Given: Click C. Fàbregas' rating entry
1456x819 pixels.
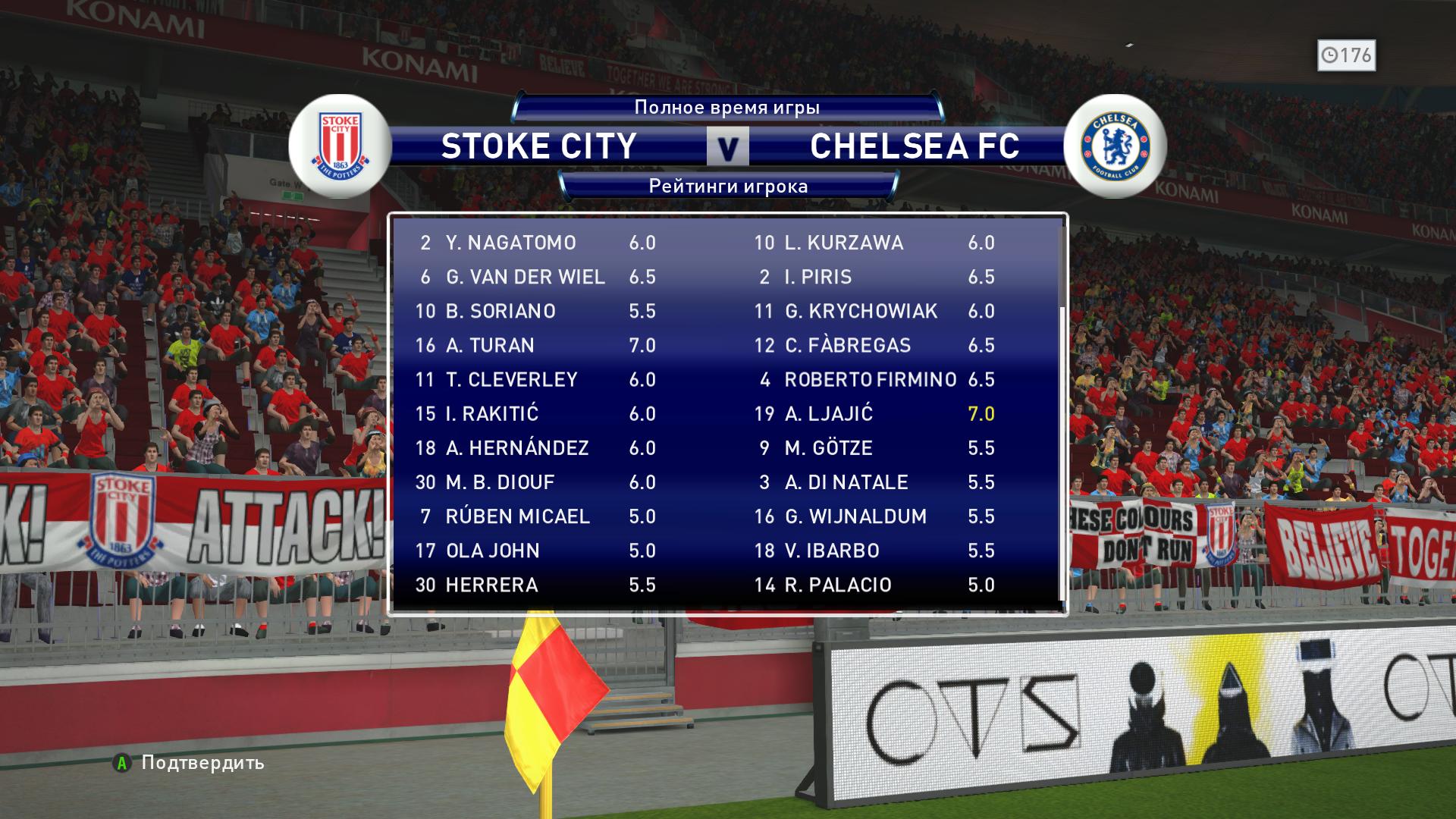Looking at the screenshot, I should click(x=874, y=345).
